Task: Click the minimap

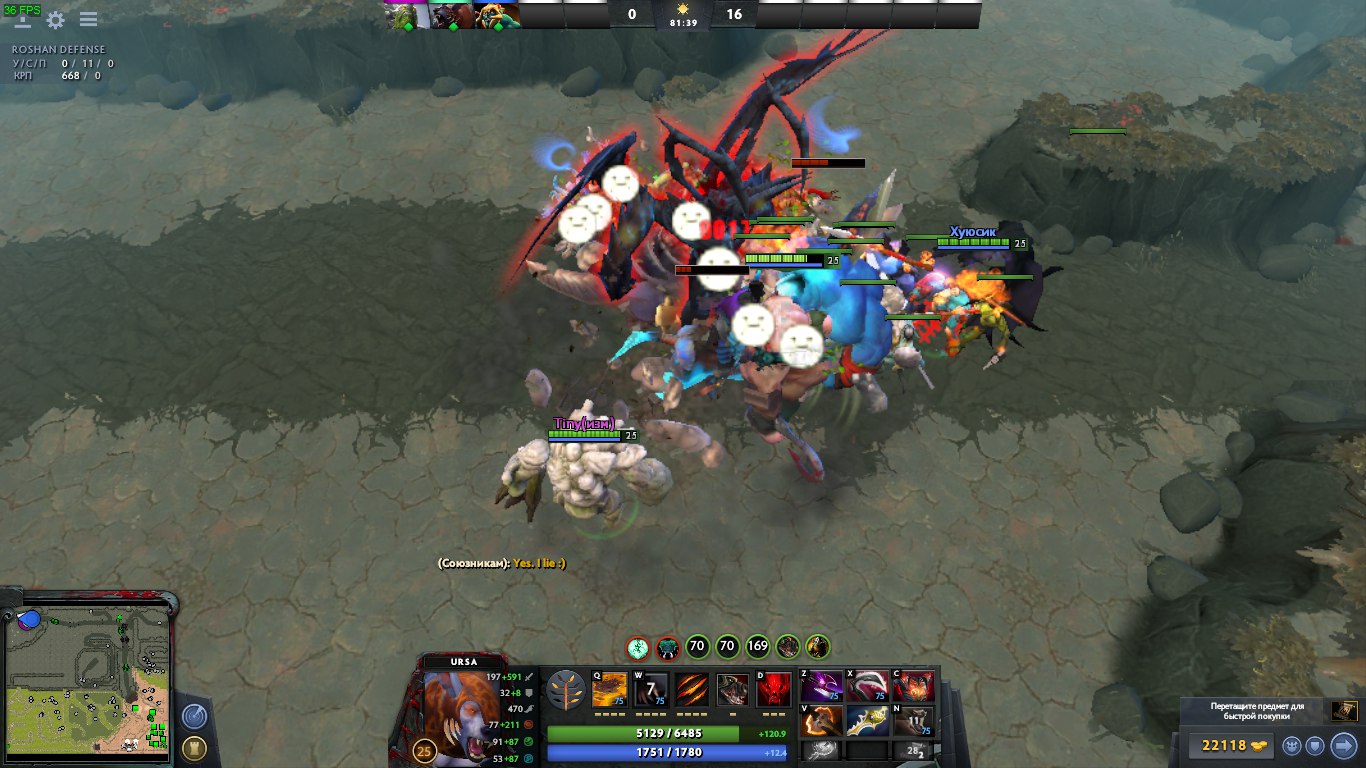Action: click(x=88, y=682)
